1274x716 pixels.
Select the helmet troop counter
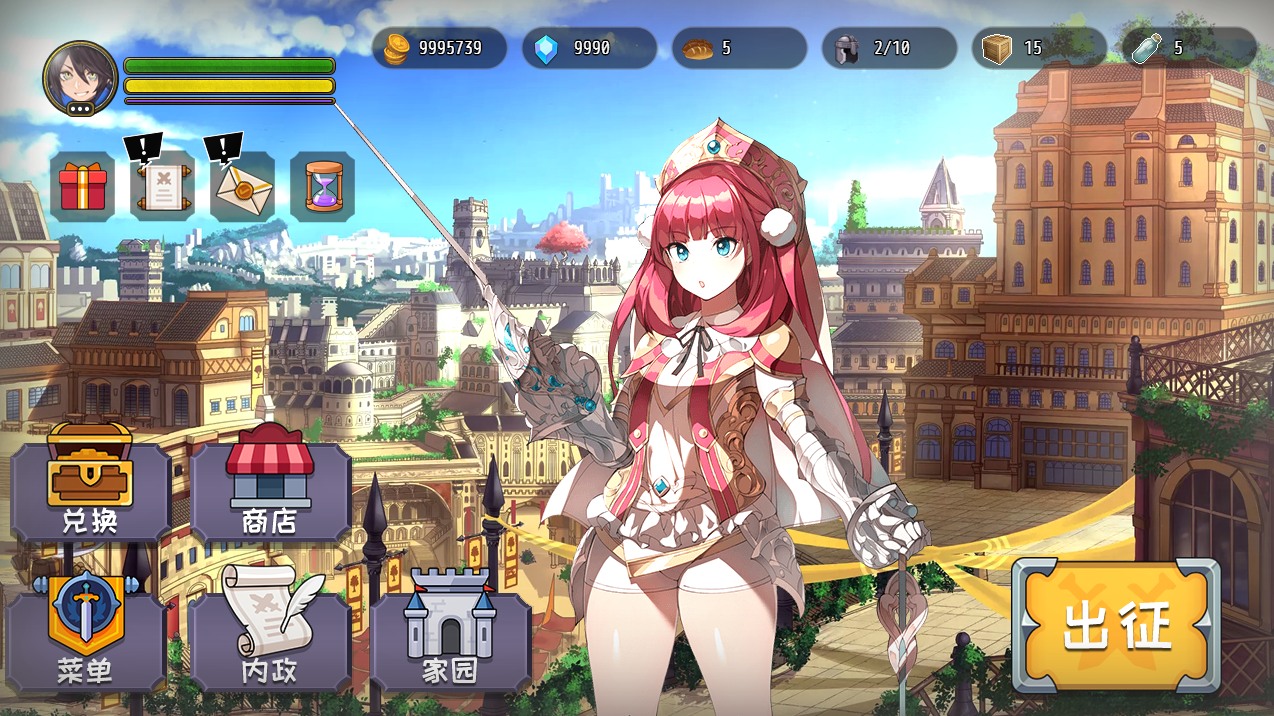(890, 48)
